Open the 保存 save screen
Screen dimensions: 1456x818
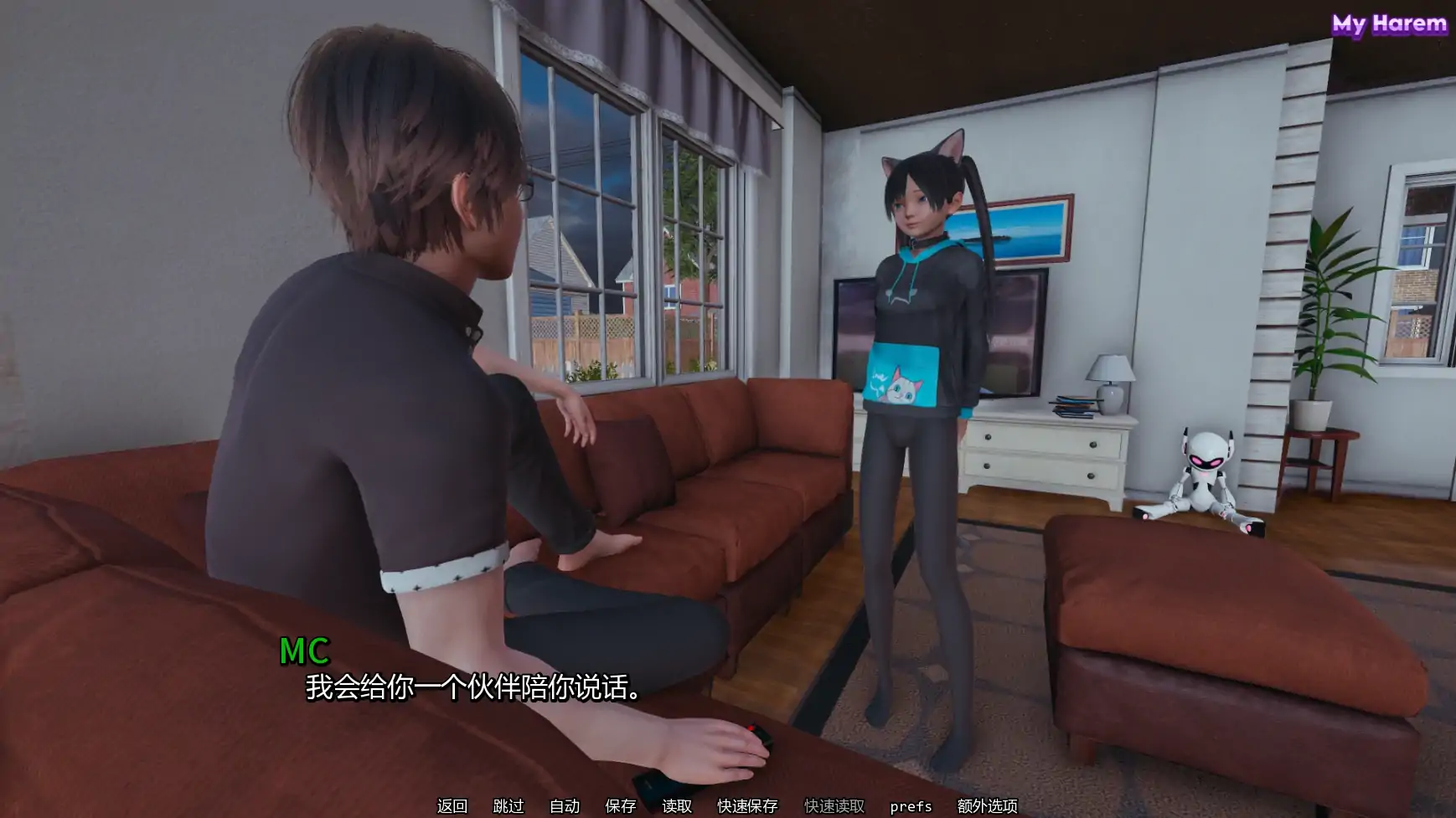pos(618,806)
